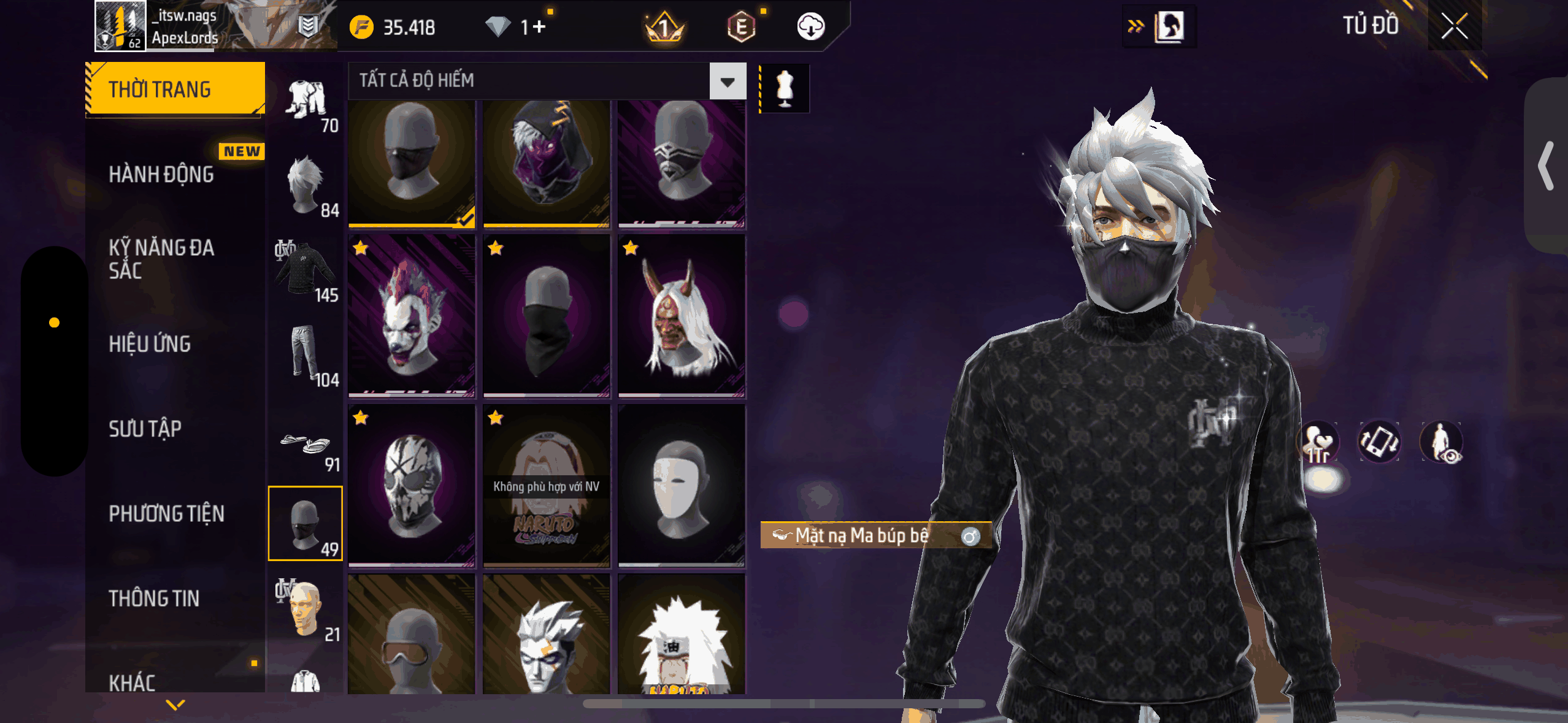
Task: Select the plain white face mask
Action: [682, 486]
